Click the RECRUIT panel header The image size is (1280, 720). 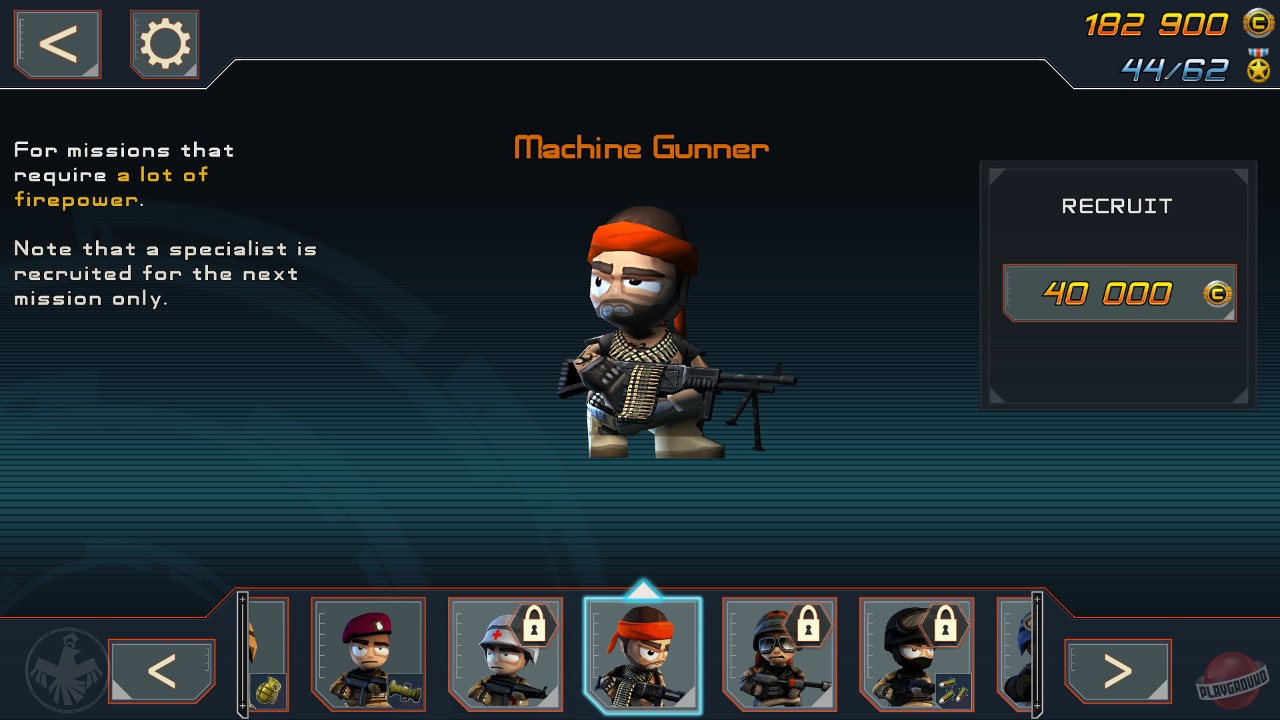[1117, 206]
